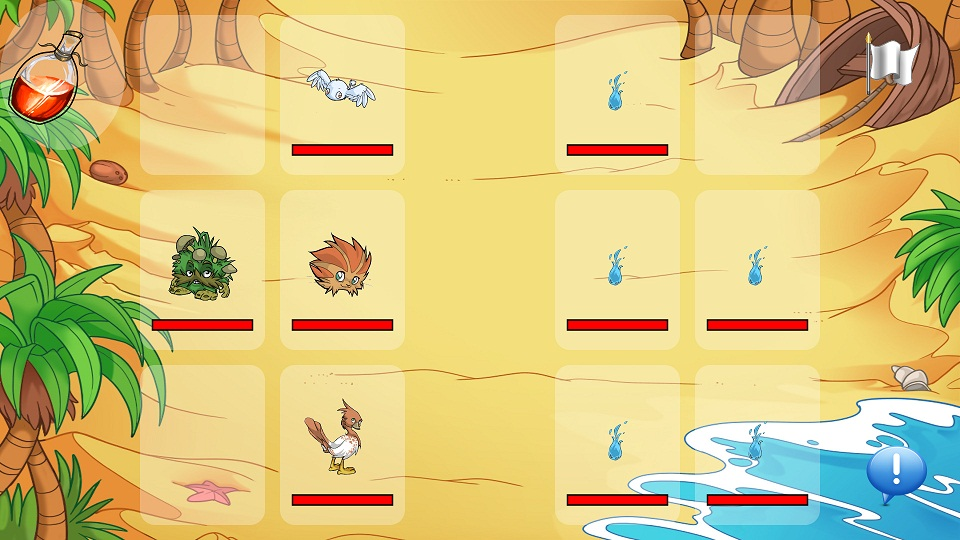Select the white winged bird unit
Viewport: 960px width, 540px height.
[340, 87]
